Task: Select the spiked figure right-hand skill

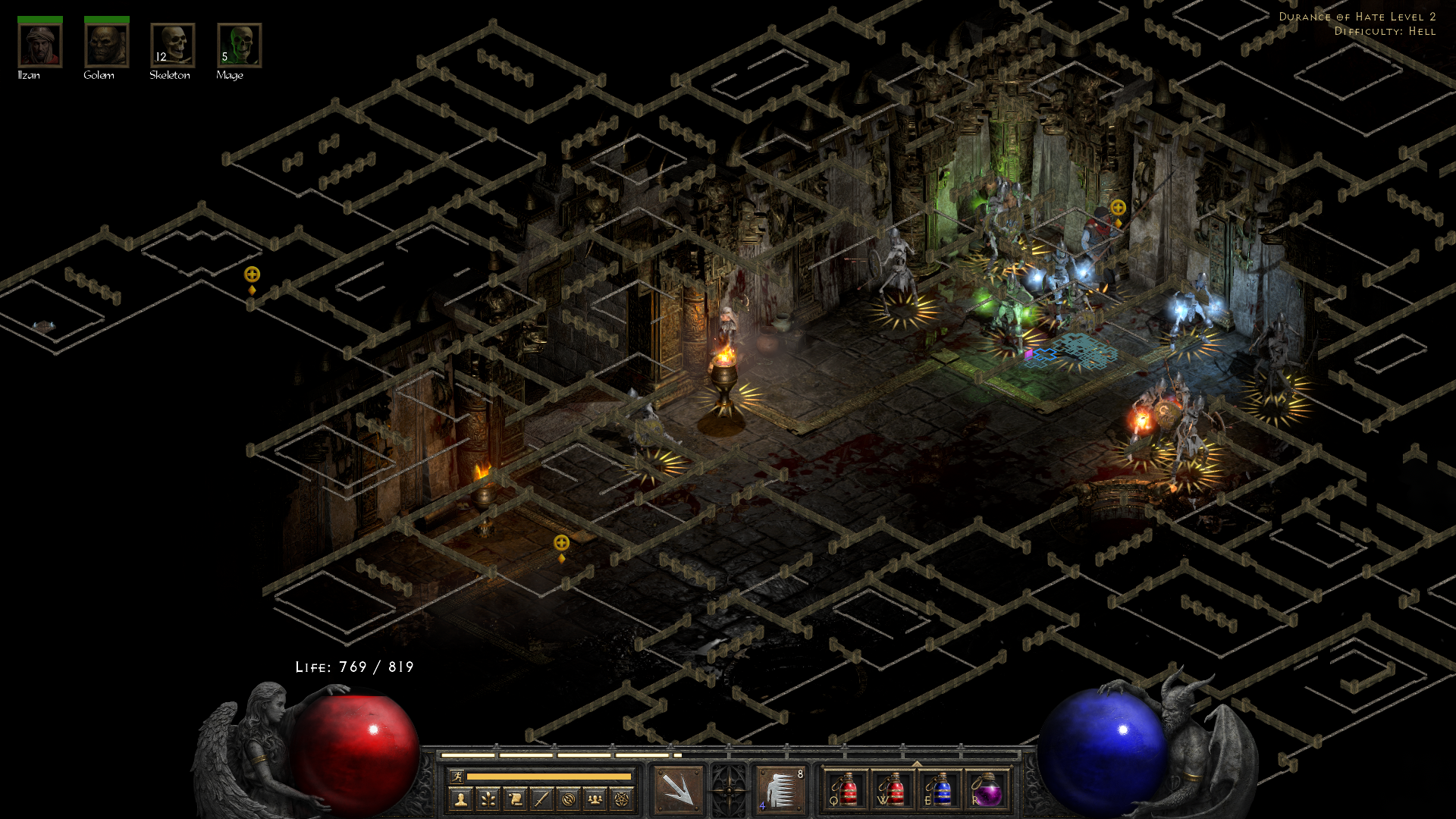Action: (x=780, y=789)
